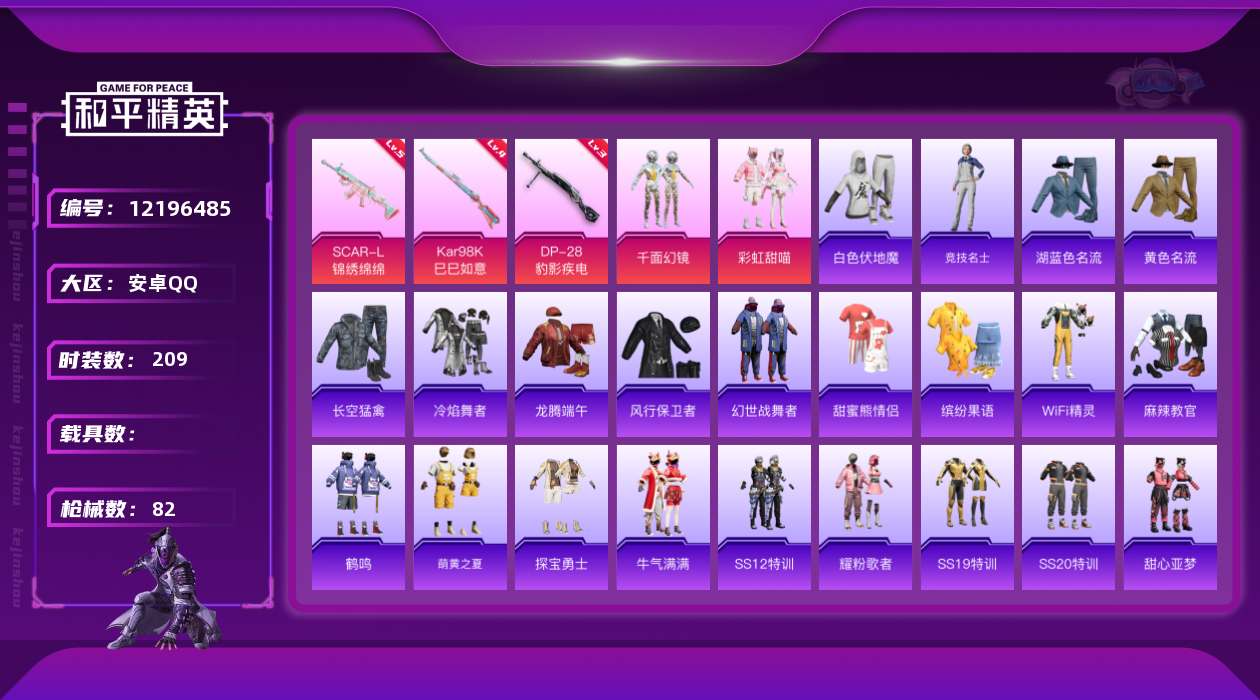Select the 湖蓝色名流 suit card
The height and width of the screenshot is (700, 1260).
[x=1068, y=211]
